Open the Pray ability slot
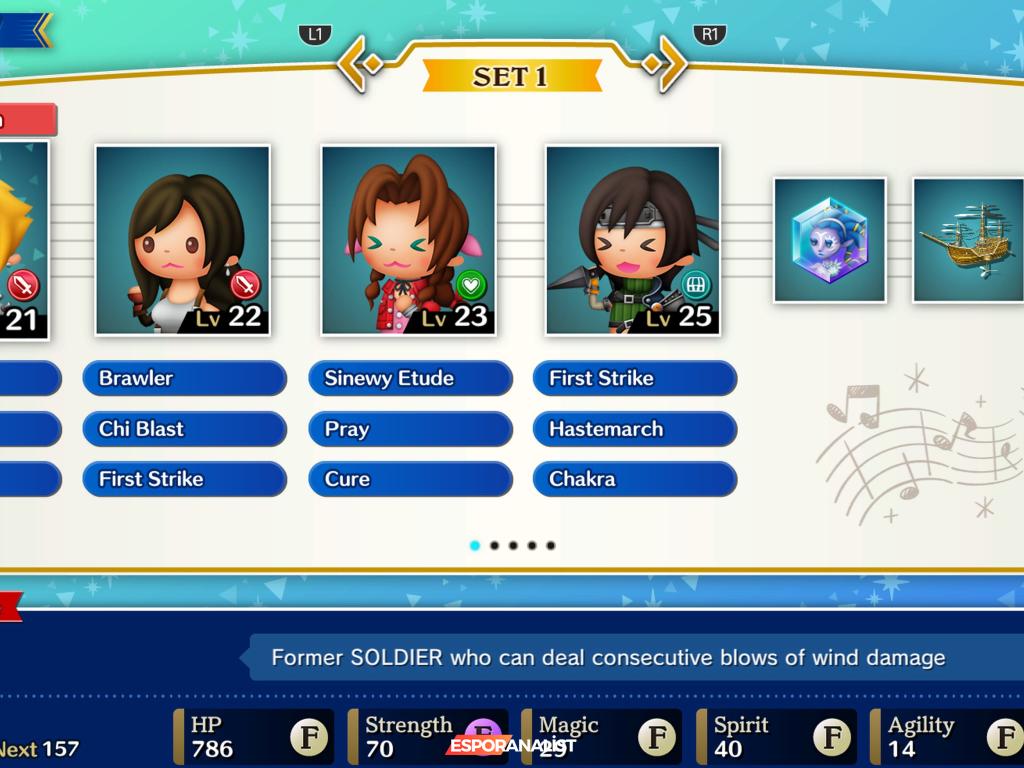The width and height of the screenshot is (1024, 768). tap(410, 429)
